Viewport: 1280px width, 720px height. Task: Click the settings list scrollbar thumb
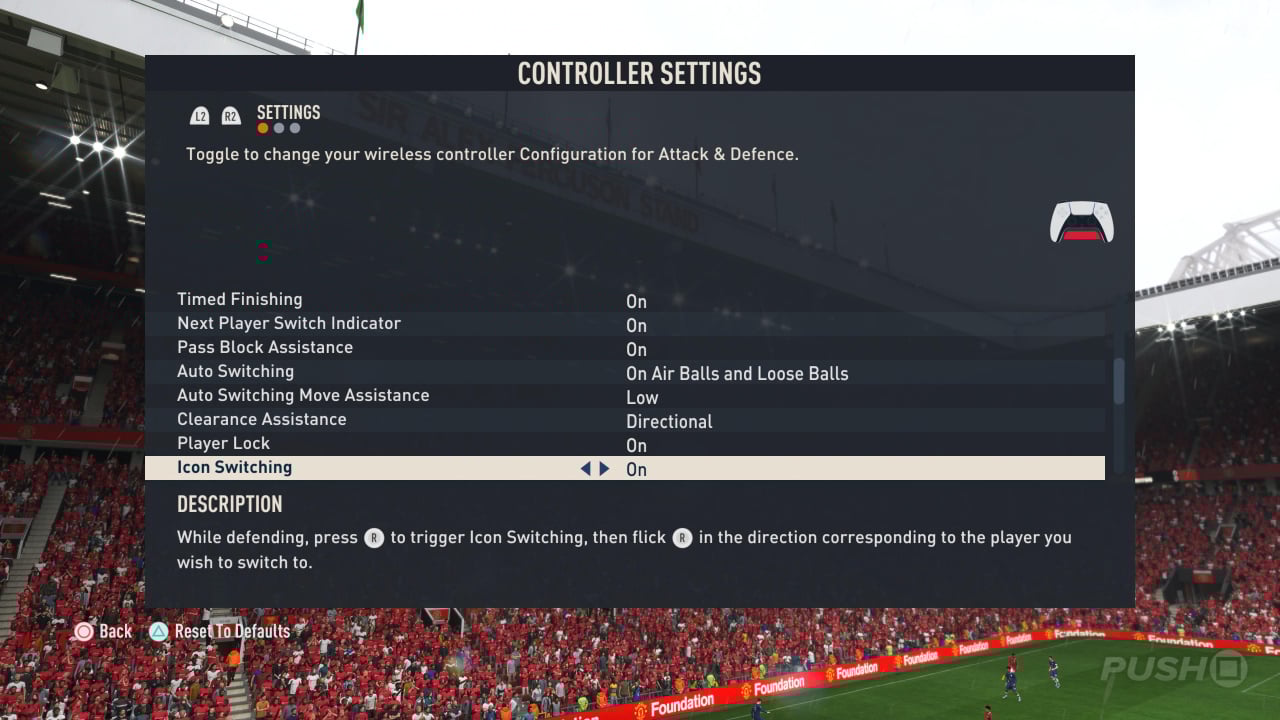point(1119,380)
